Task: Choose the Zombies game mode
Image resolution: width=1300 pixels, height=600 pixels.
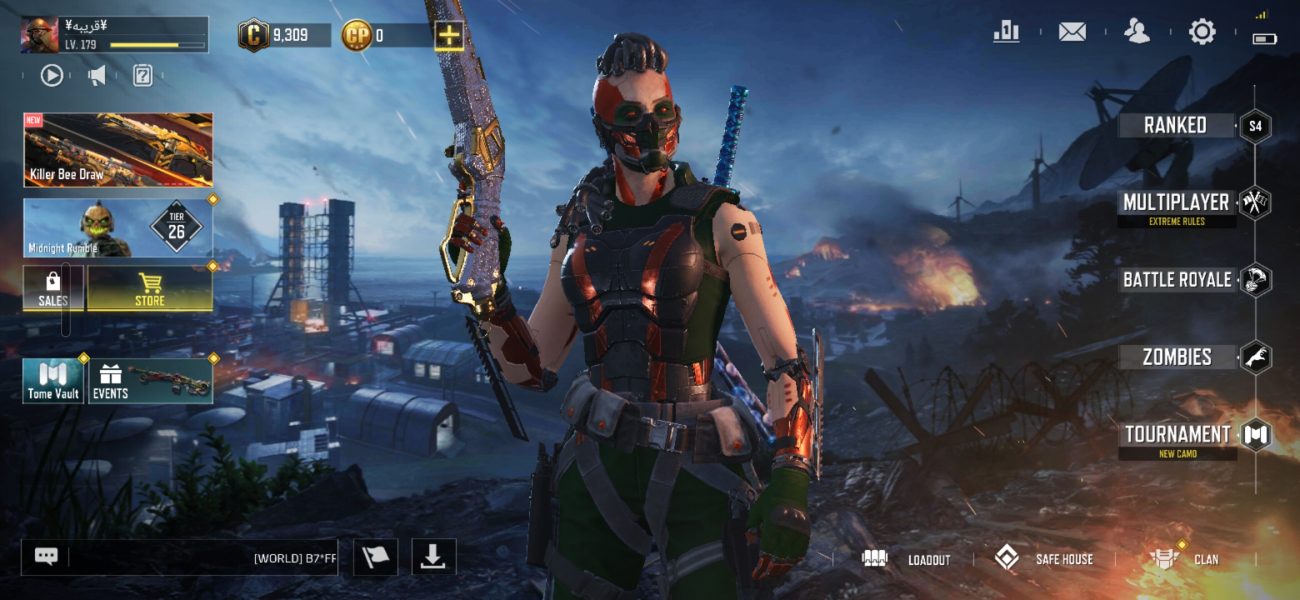Action: tap(1177, 357)
